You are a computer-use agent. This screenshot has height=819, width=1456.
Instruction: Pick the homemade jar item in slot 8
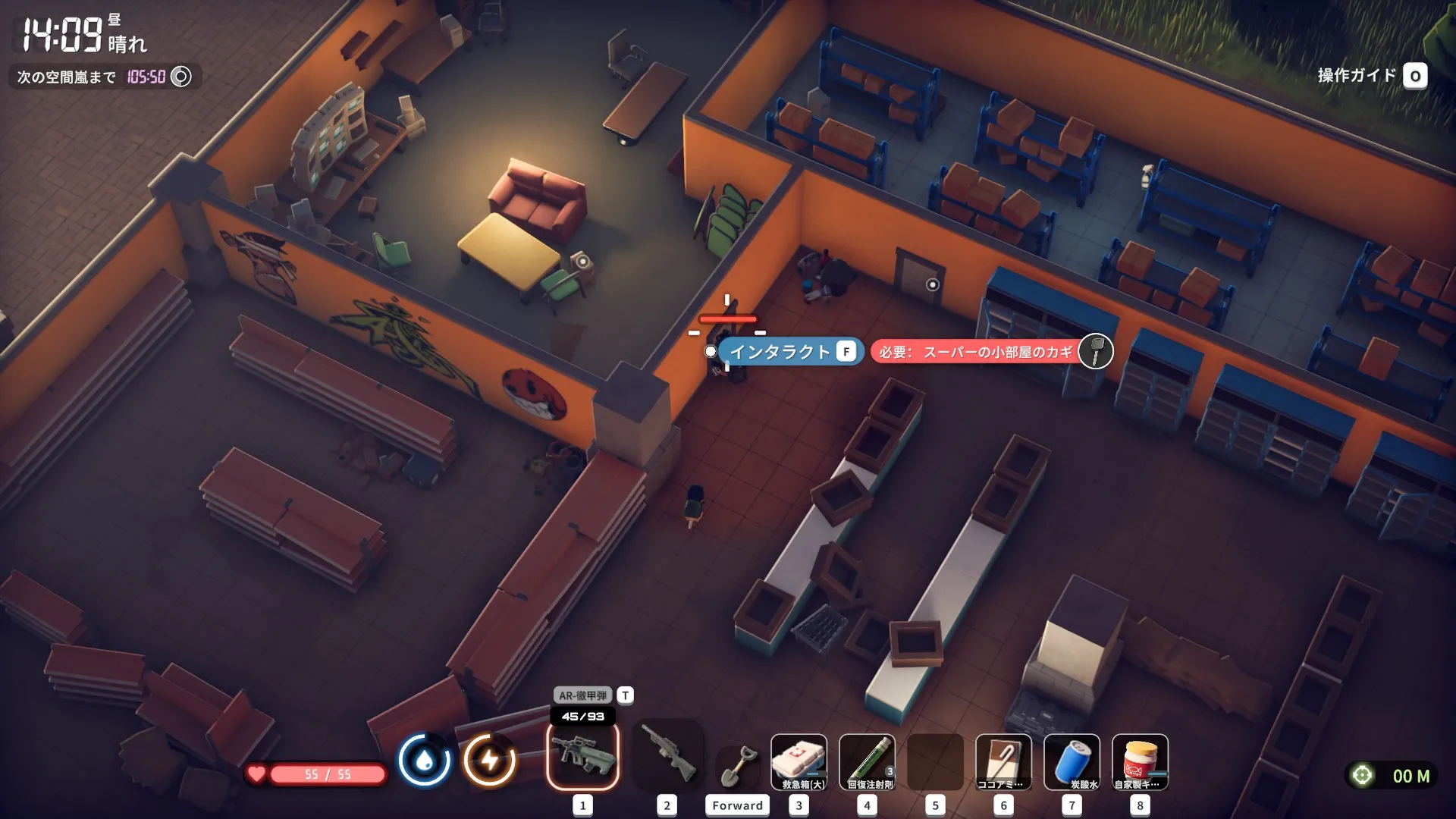coord(1140,761)
